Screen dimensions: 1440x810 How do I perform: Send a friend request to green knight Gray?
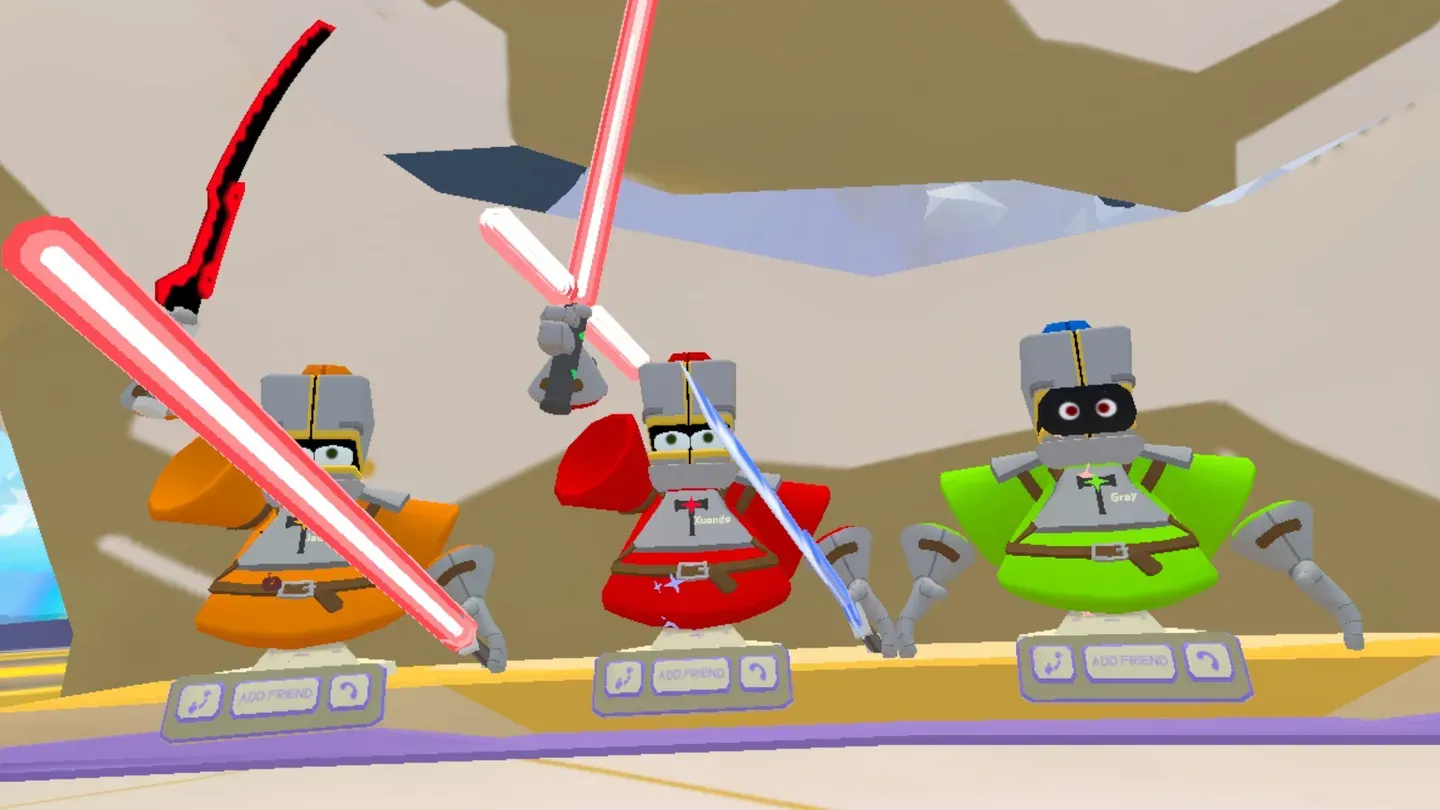1129,662
